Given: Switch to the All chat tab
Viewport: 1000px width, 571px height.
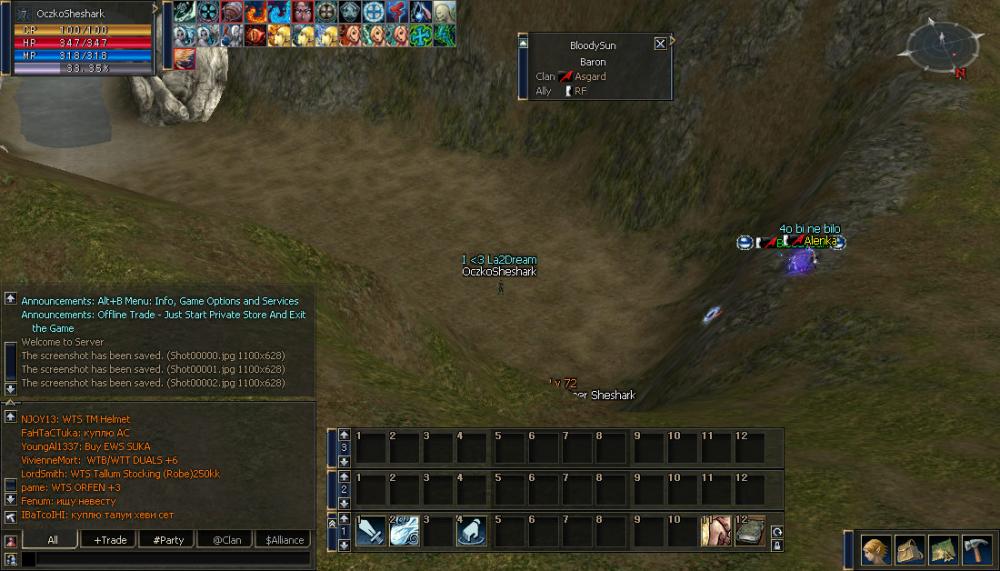Looking at the screenshot, I should pos(52,540).
